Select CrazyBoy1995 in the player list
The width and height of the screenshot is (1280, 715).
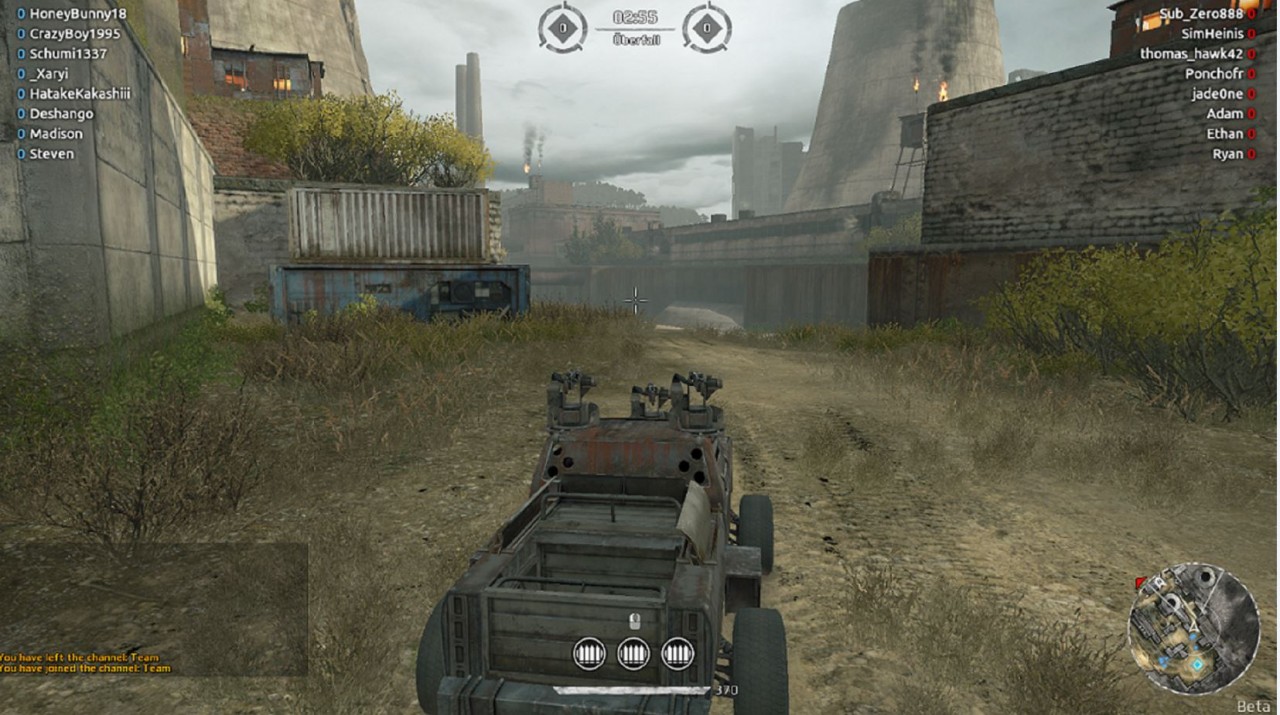click(x=75, y=34)
